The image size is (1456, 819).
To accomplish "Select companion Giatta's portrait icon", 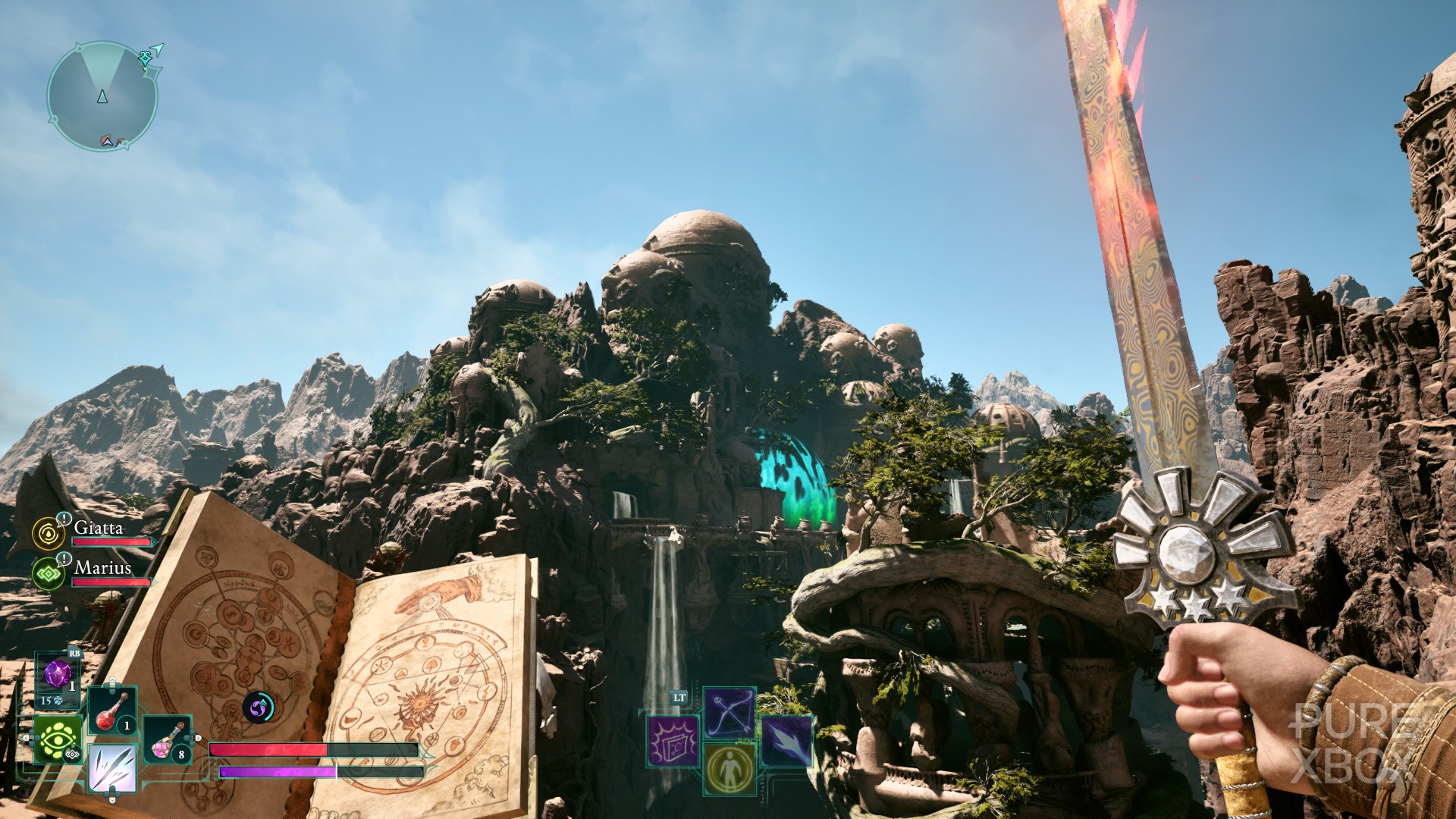I will click(49, 533).
